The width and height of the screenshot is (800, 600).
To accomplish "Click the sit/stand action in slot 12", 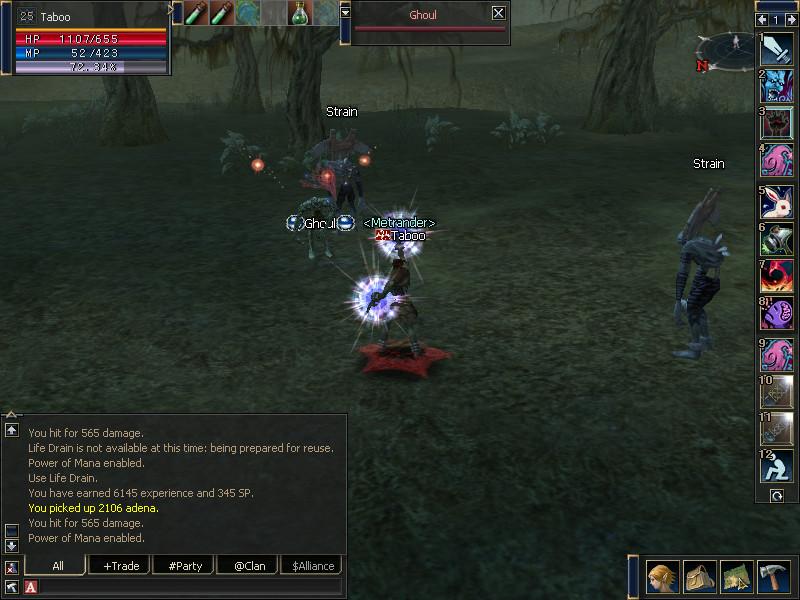I will pos(777,465).
